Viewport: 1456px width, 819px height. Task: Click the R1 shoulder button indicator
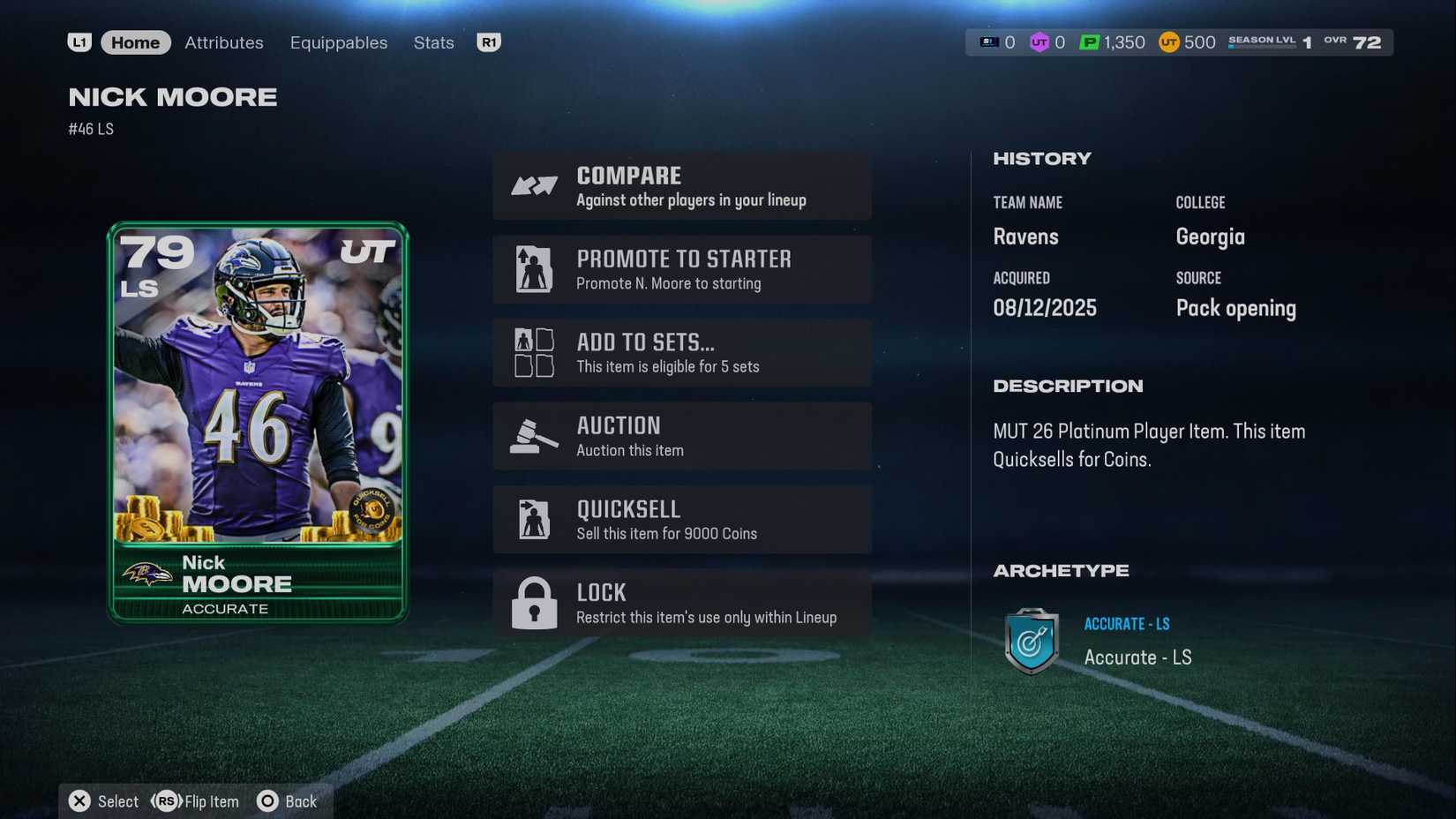coord(489,41)
